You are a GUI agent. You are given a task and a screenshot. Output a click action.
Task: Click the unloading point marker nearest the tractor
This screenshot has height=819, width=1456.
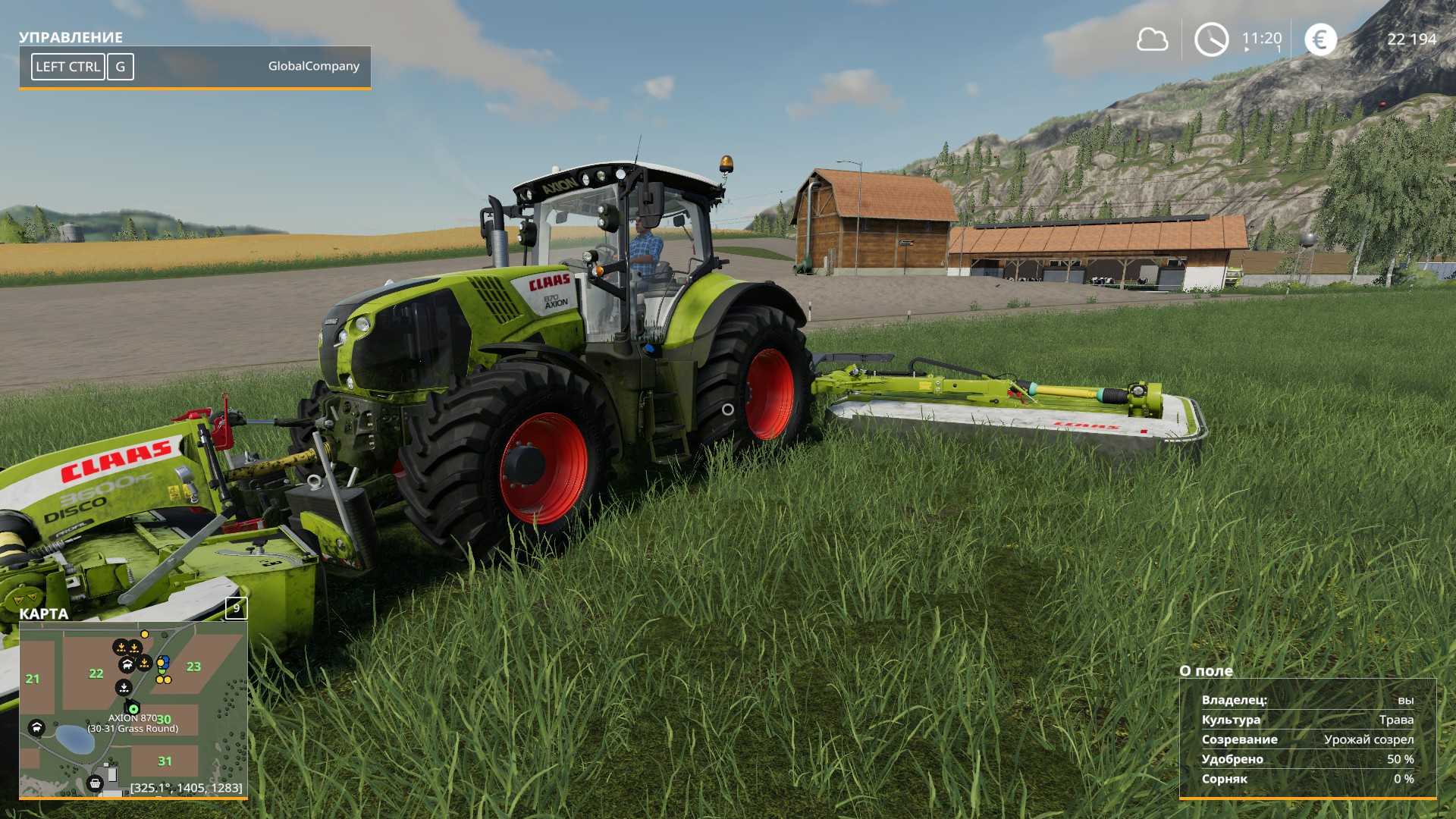pos(124,687)
